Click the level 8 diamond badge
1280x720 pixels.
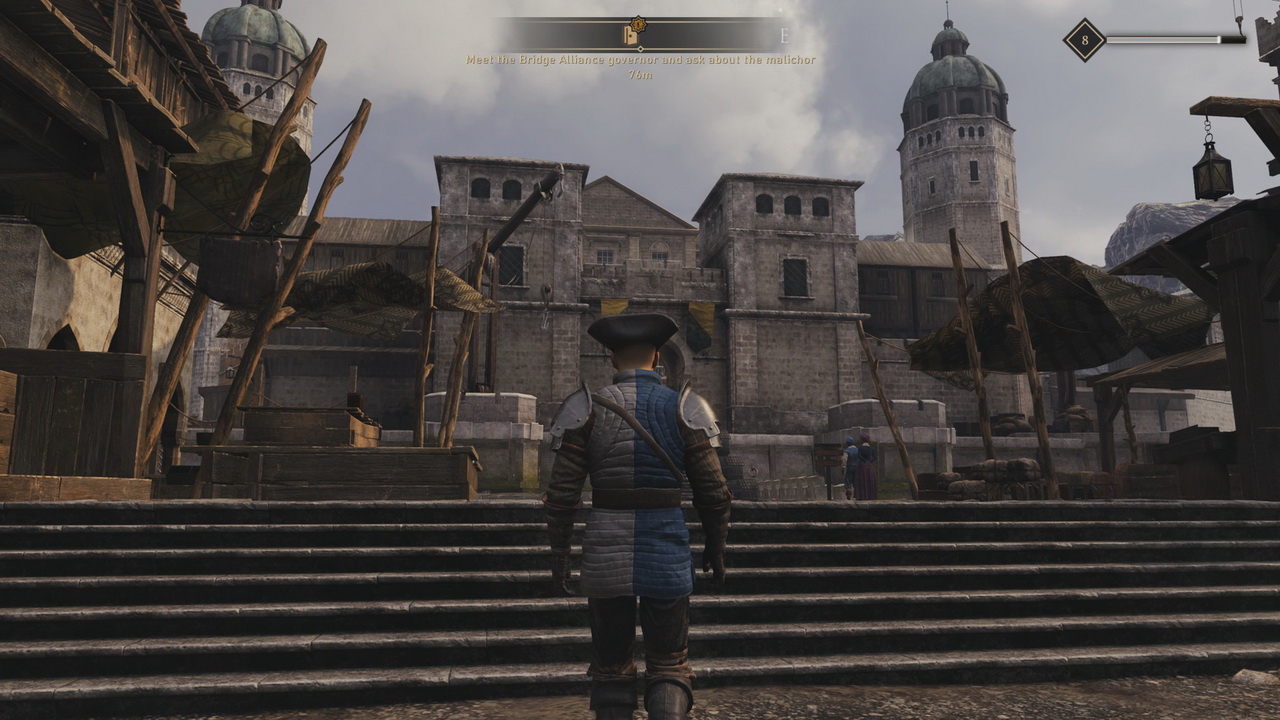click(1084, 40)
